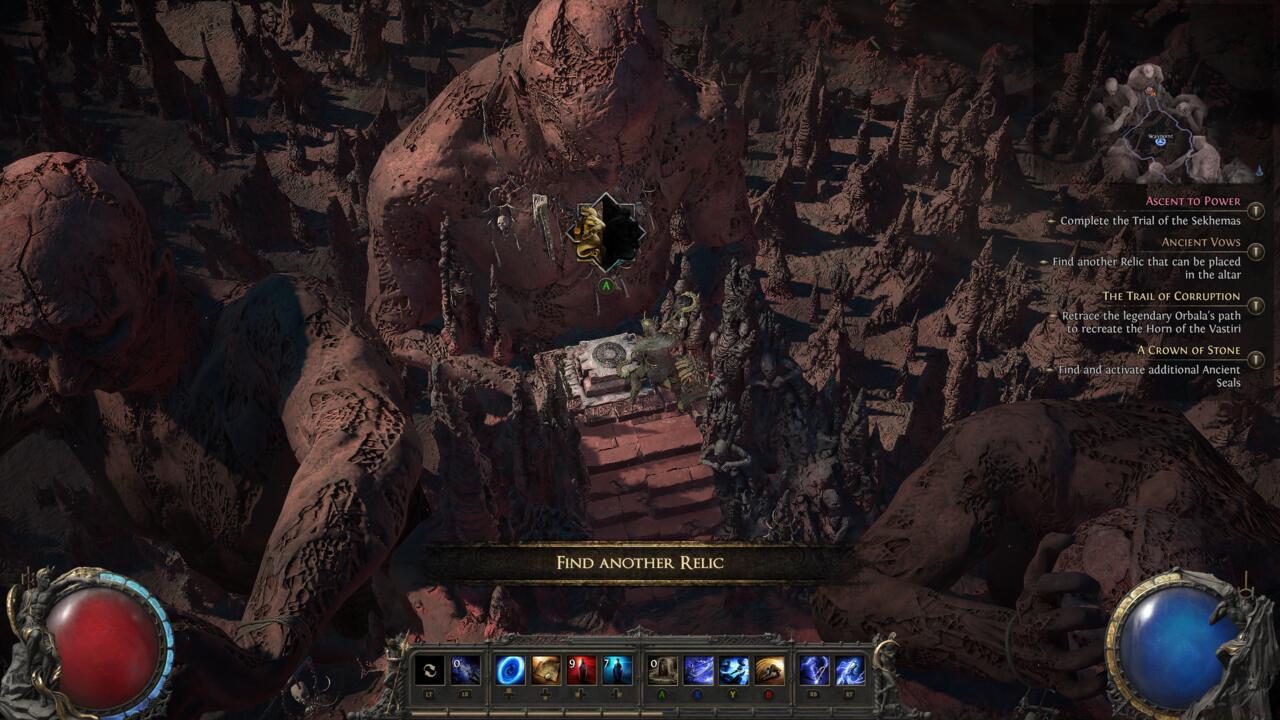
Task: Activate the skill bound to the Y button
Action: tap(732, 668)
